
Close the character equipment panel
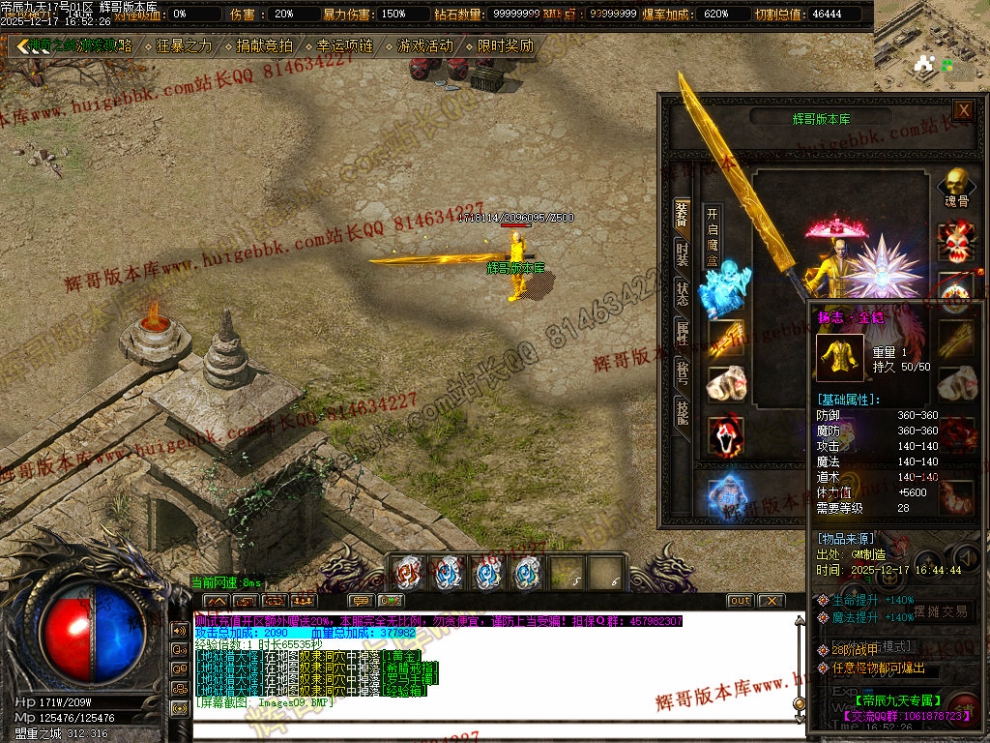[963, 110]
